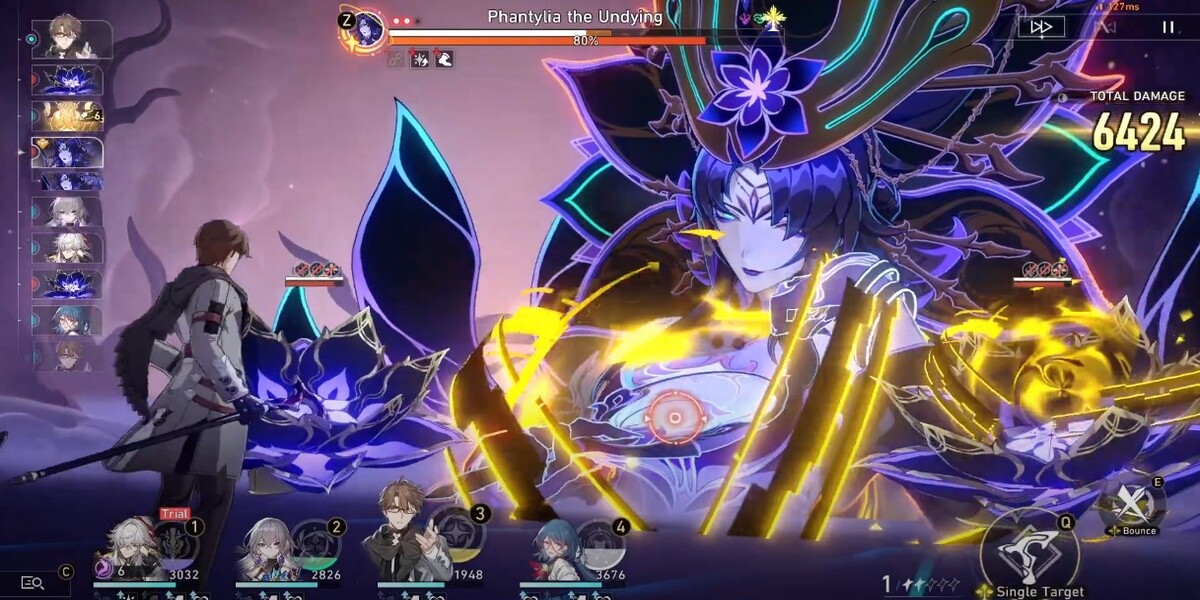The width and height of the screenshot is (1200, 600).
Task: Pause the battle
Action: [1167, 27]
